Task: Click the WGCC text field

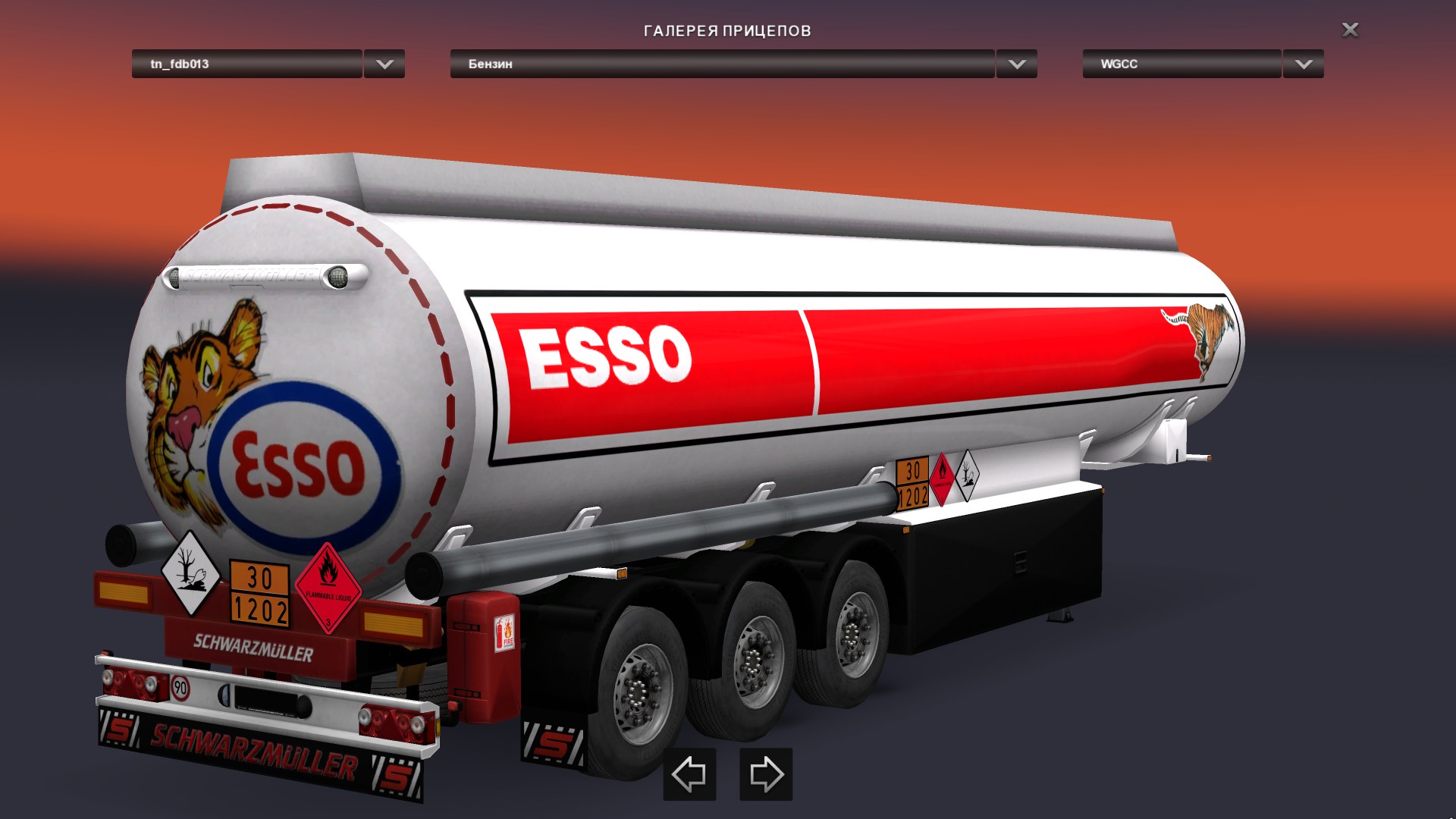Action: coord(1180,64)
